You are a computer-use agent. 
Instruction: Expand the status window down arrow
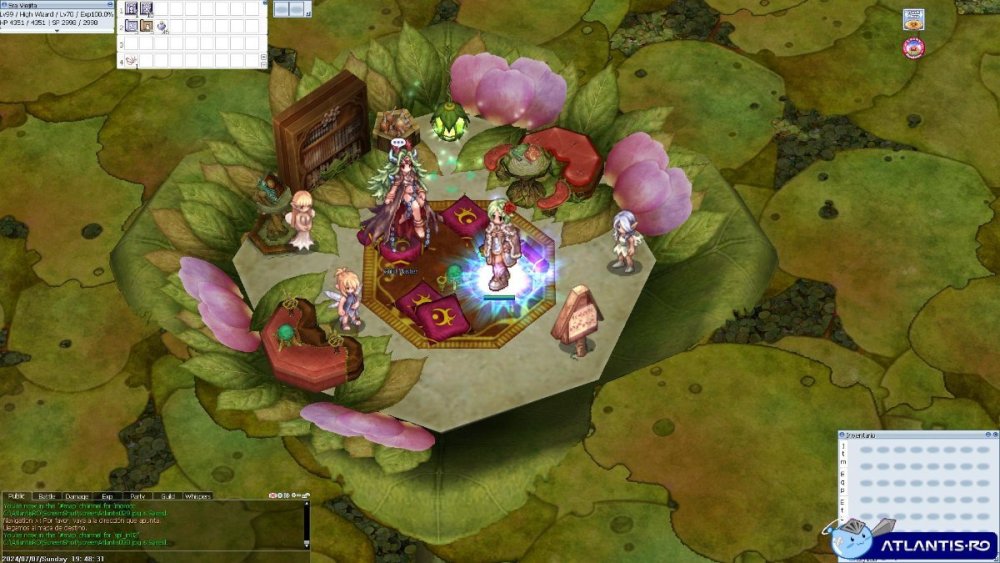click(x=56, y=30)
